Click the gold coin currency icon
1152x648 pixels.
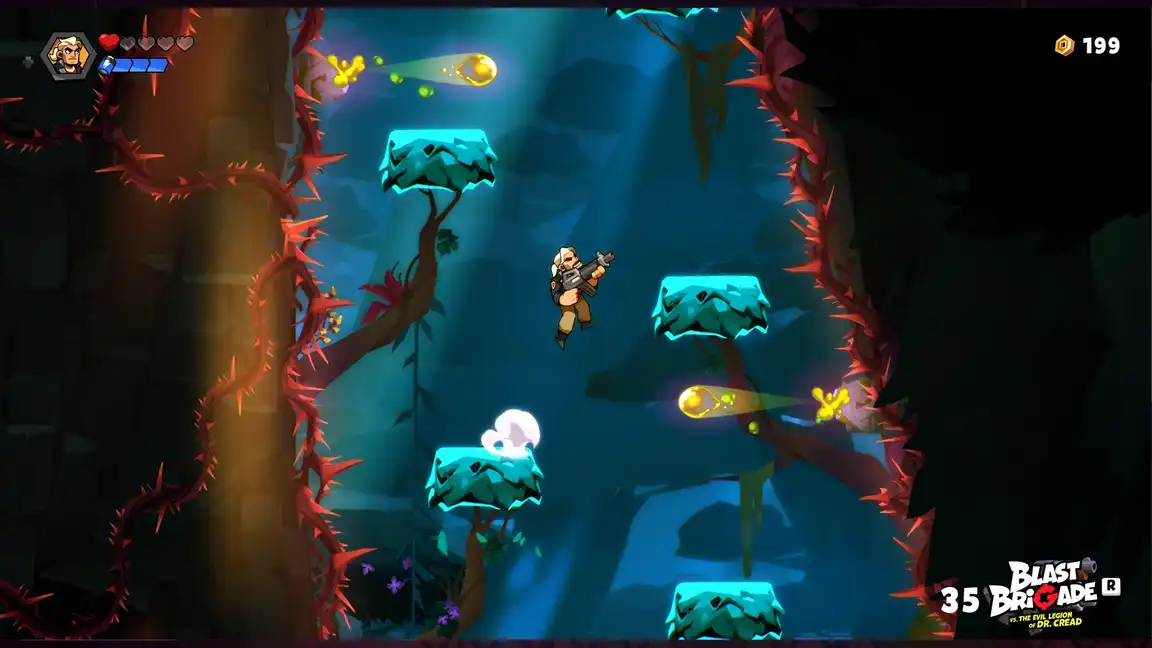1064,45
